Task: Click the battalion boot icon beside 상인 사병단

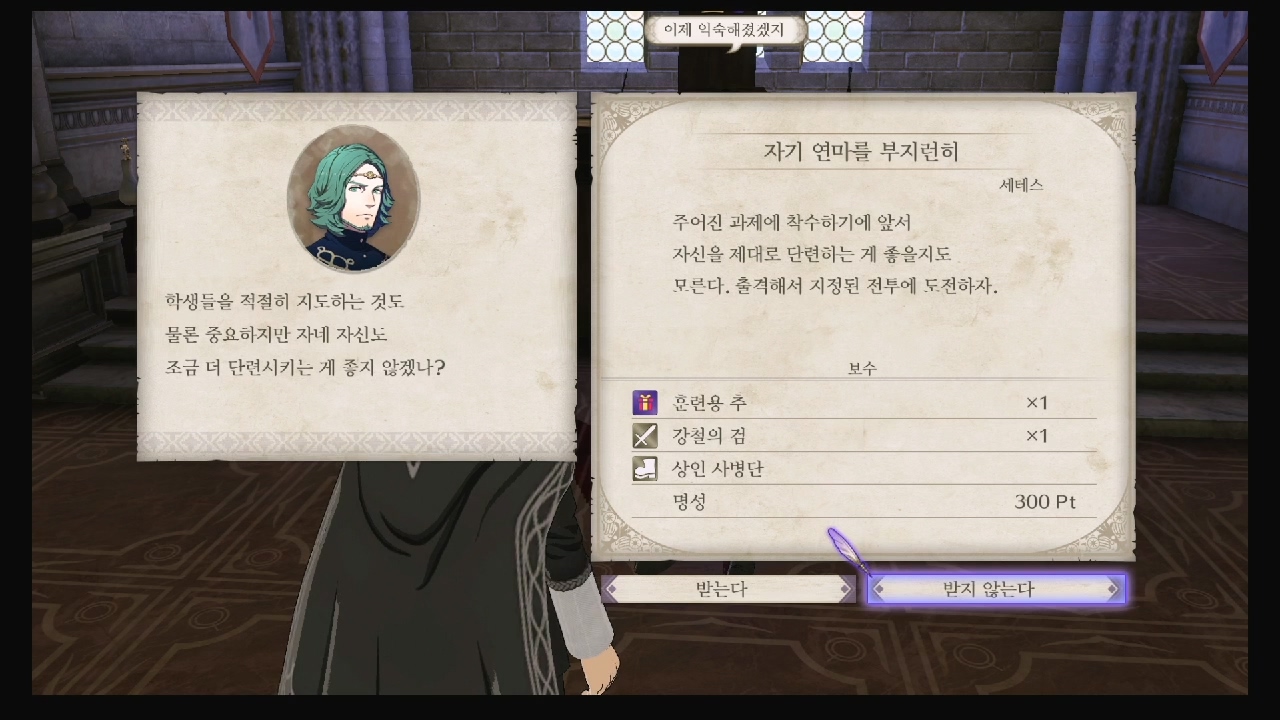Action: [645, 467]
